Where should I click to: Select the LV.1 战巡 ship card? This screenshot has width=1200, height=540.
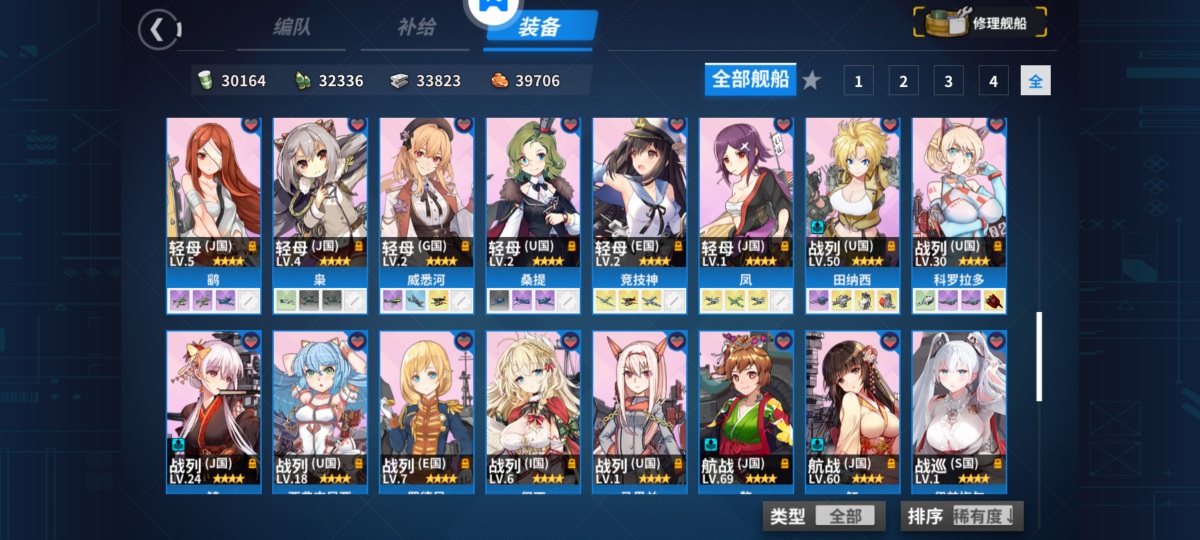(959, 408)
